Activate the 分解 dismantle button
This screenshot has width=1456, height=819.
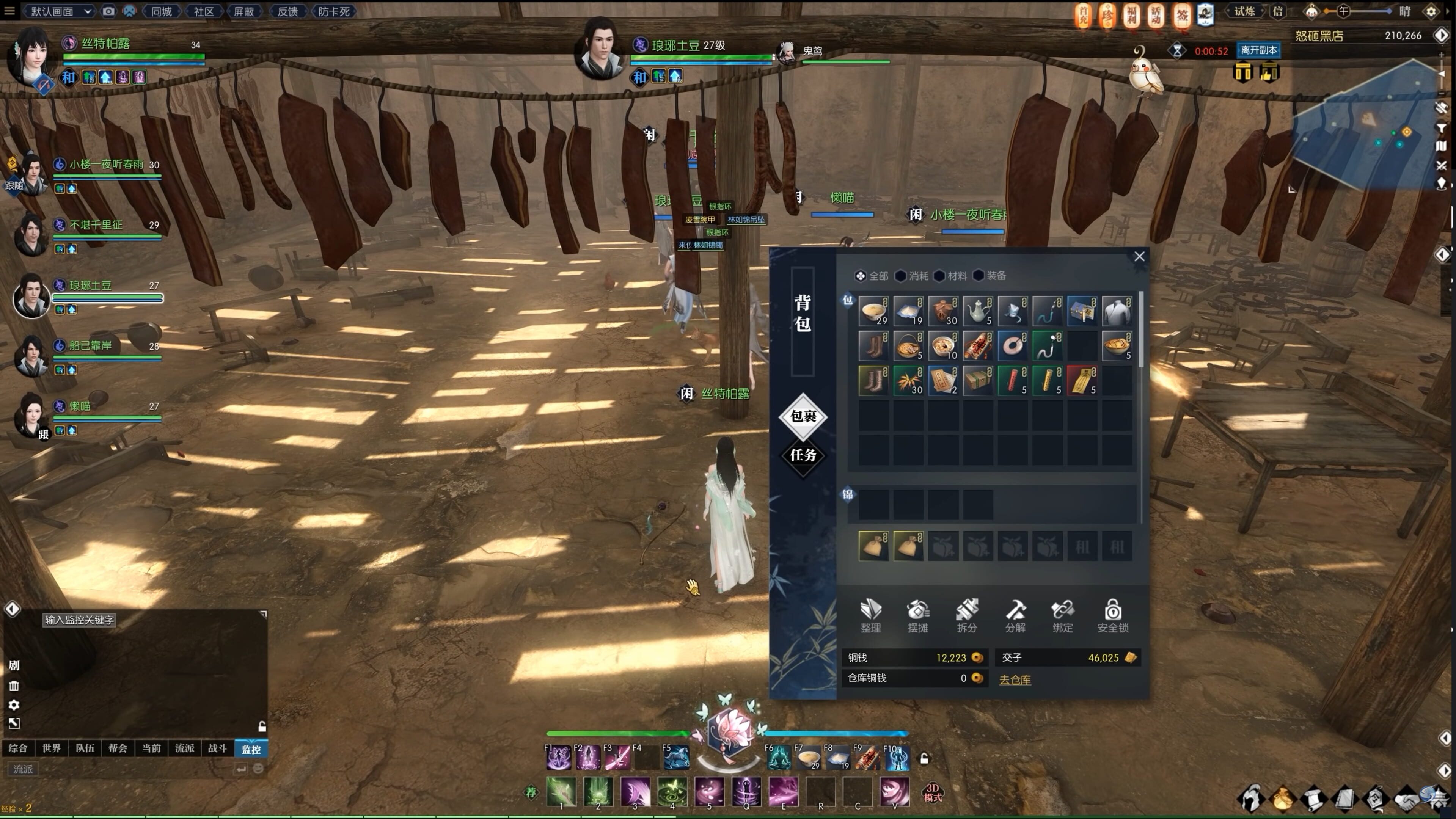pos(1015,615)
